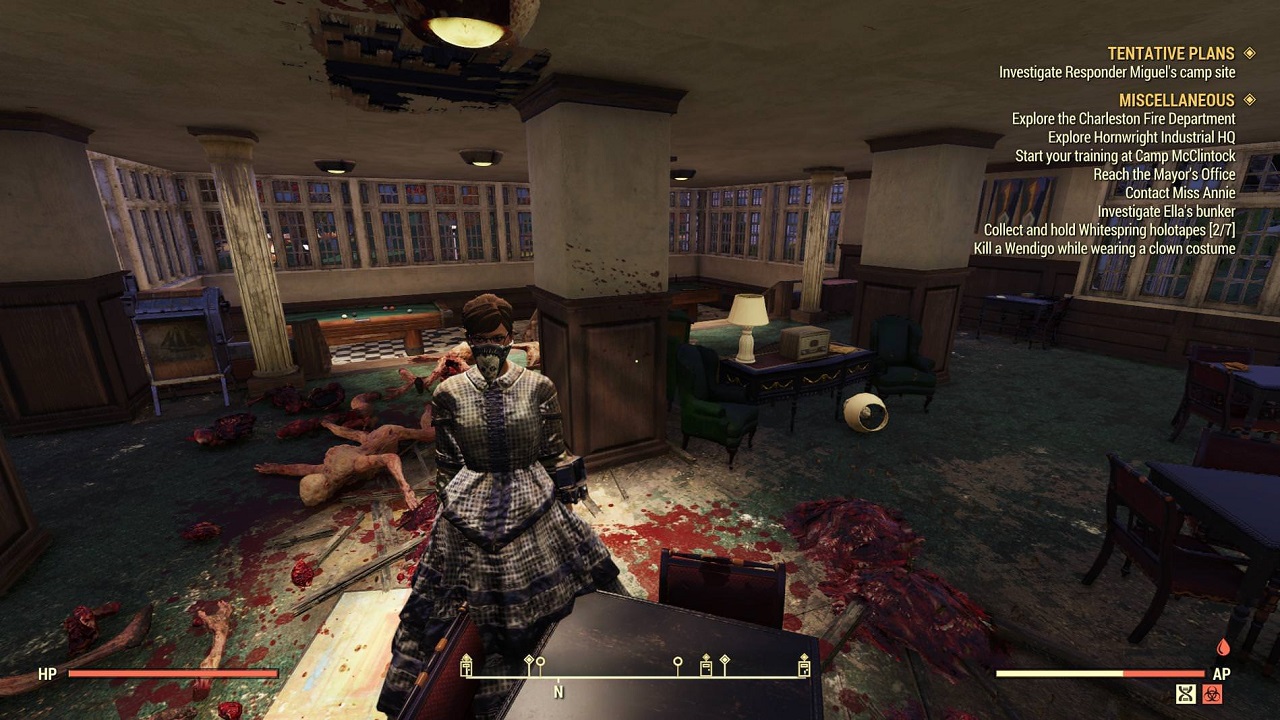This screenshot has width=1280, height=720.
Task: Toggle the Kill a Wendigo clown costume objective
Action: [1106, 248]
